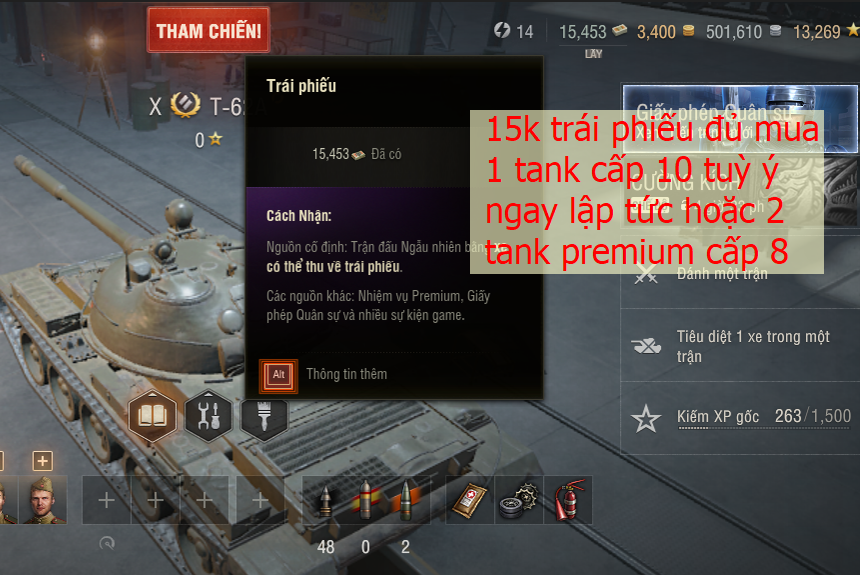Open the bonds balance showing 15,453
Image resolution: width=860 pixels, height=575 pixels.
pyautogui.click(x=592, y=31)
